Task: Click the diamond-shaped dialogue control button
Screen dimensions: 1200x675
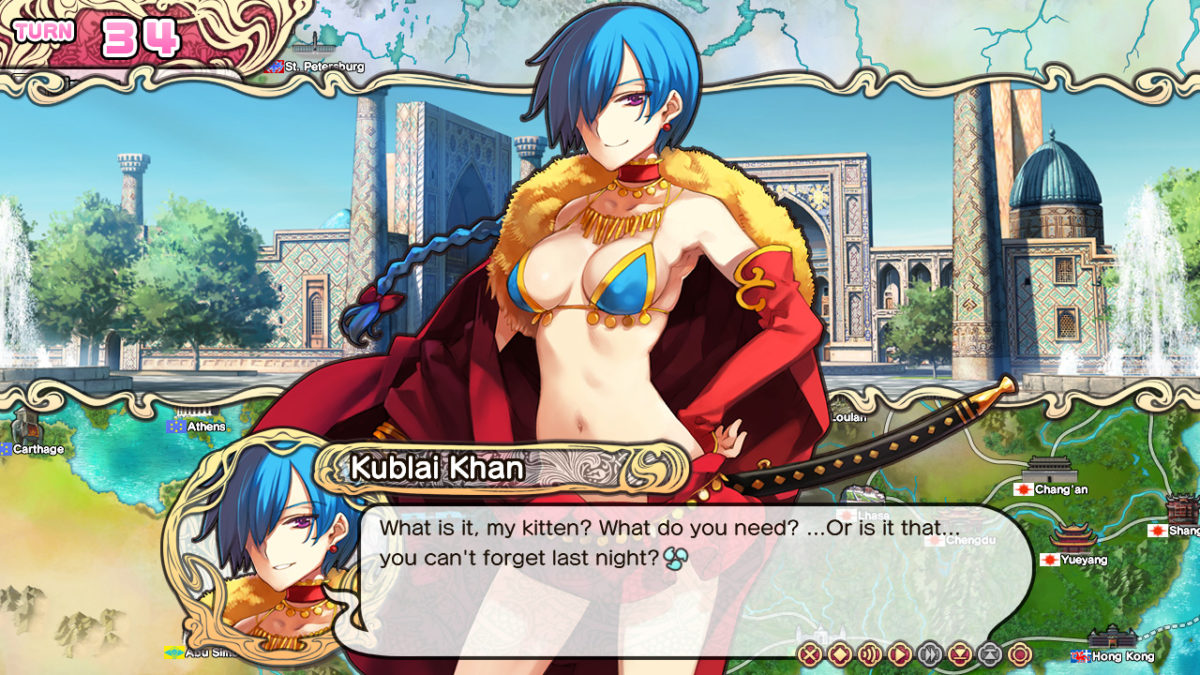Action: 841,655
